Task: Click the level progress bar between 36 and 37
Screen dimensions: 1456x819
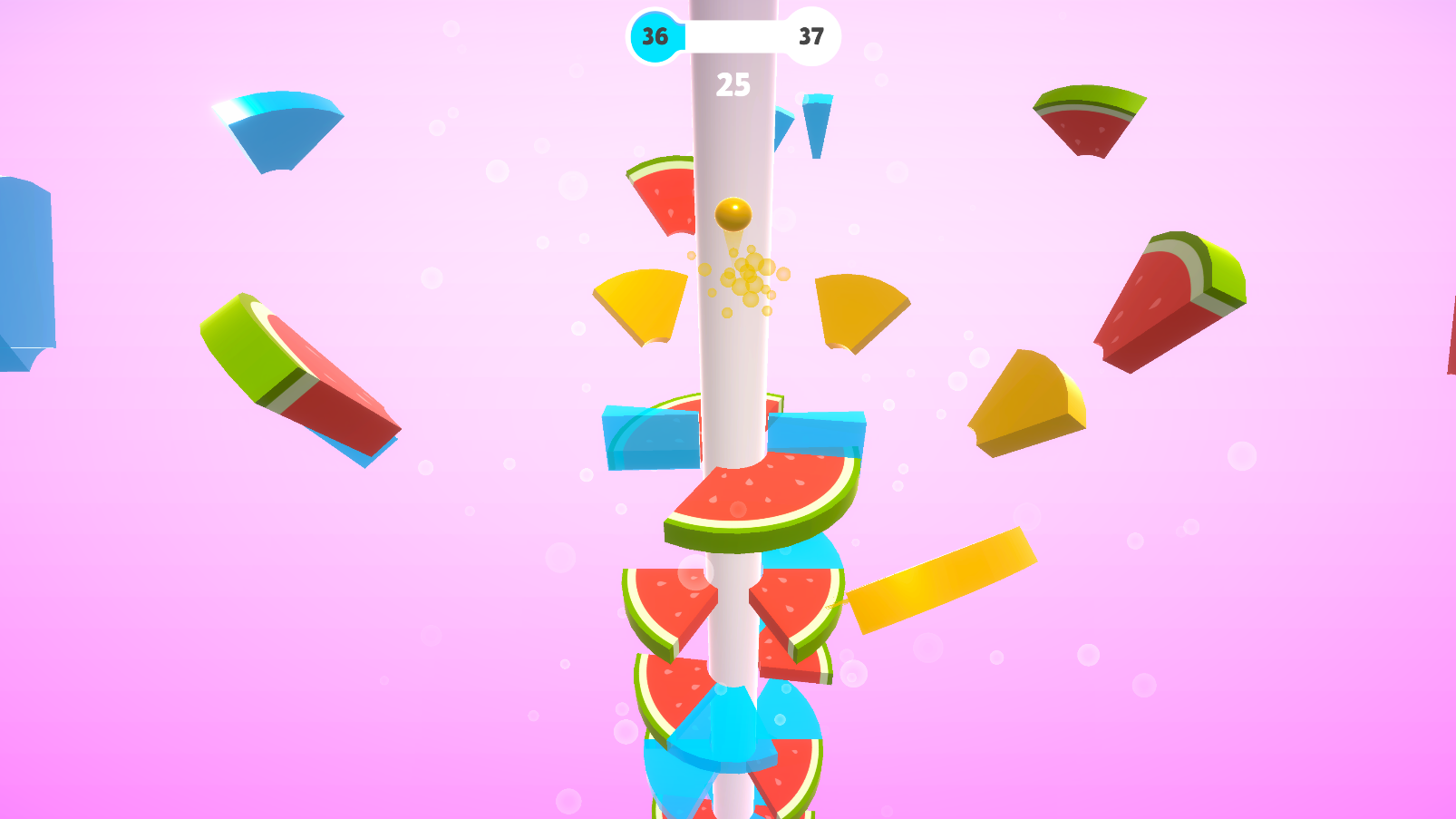Action: point(732,36)
